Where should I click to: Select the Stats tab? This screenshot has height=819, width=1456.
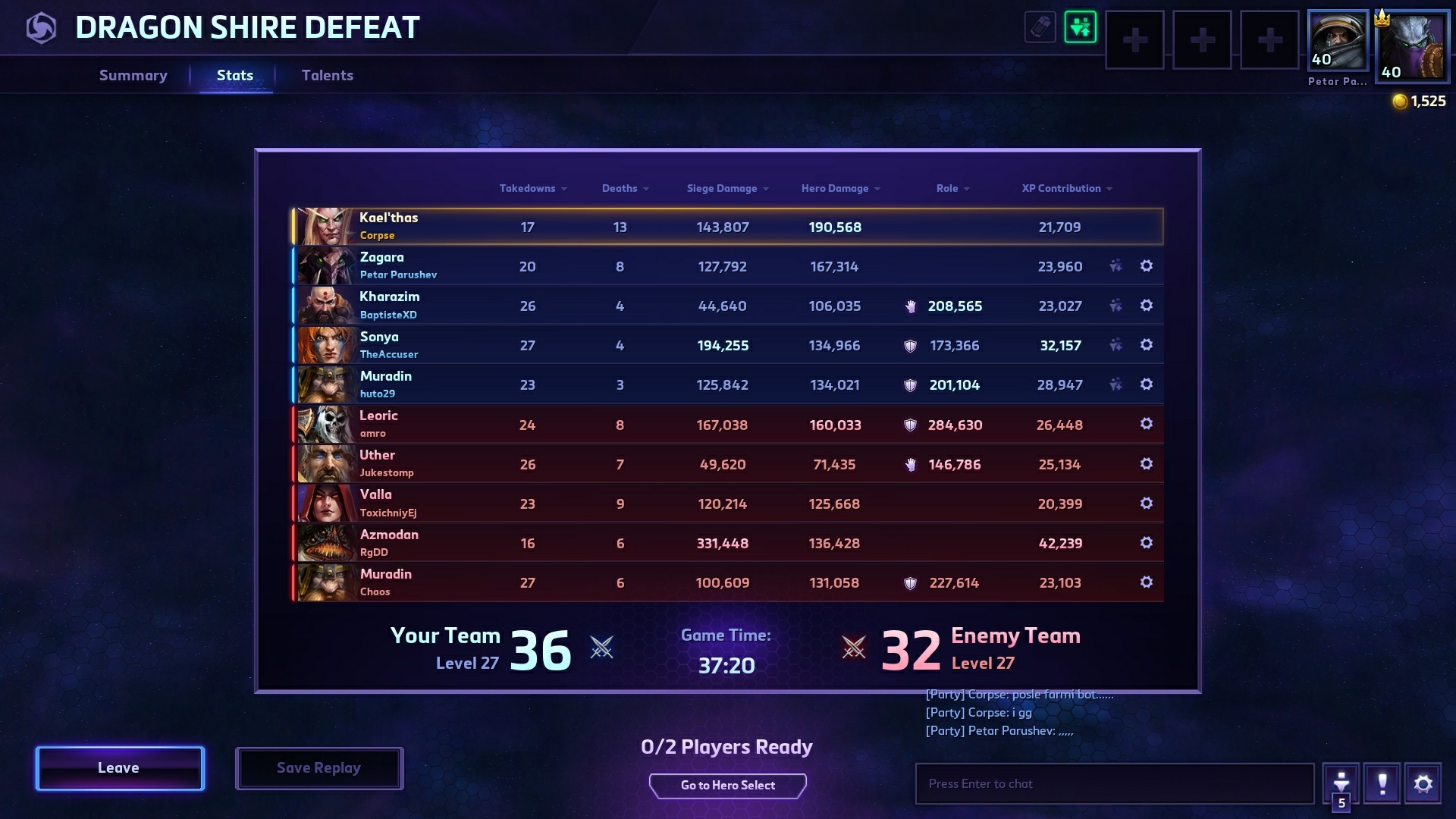click(x=235, y=75)
